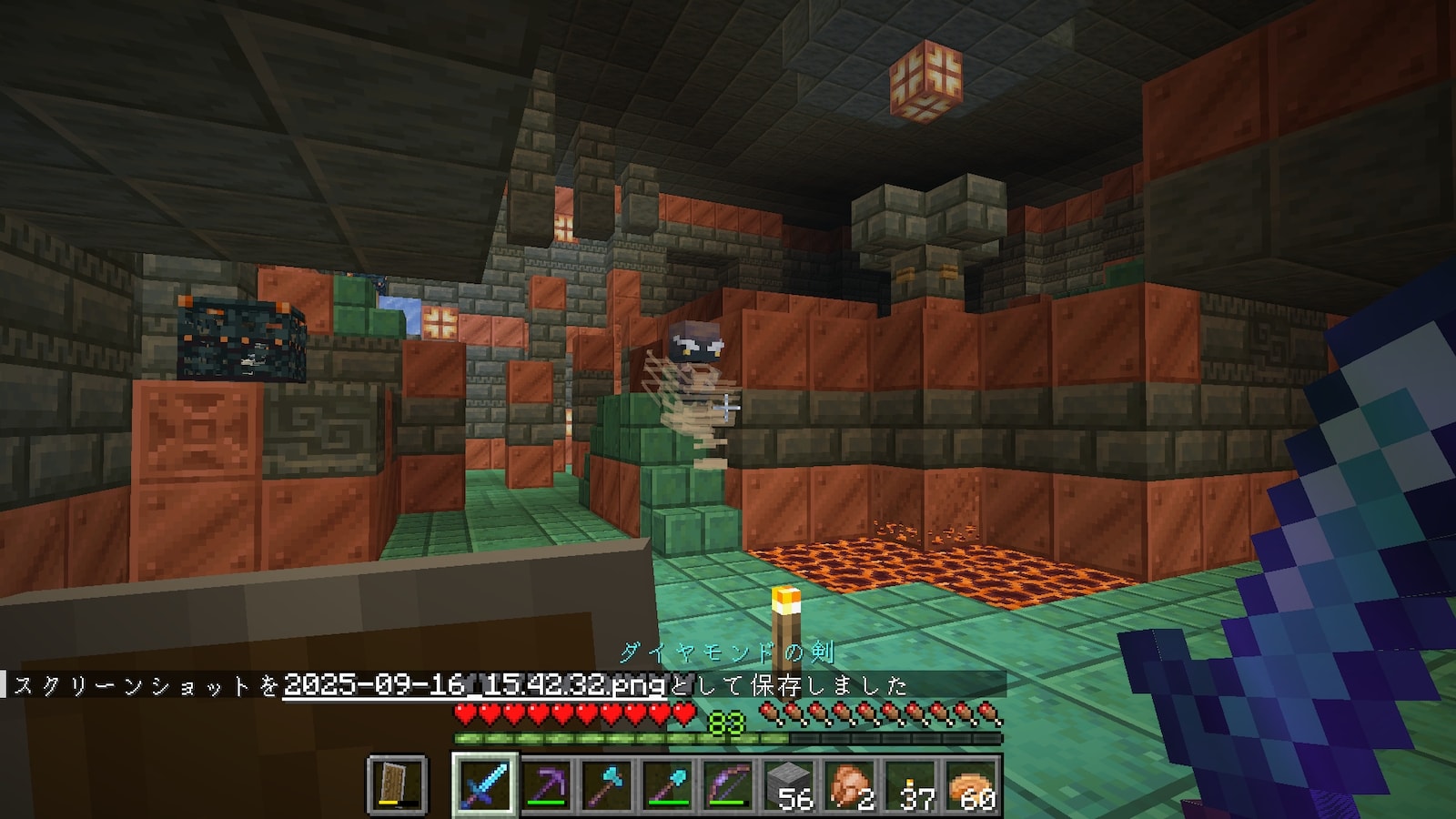Select the enchanted bow slot
Image resolution: width=1456 pixels, height=819 pixels.
(x=729, y=784)
